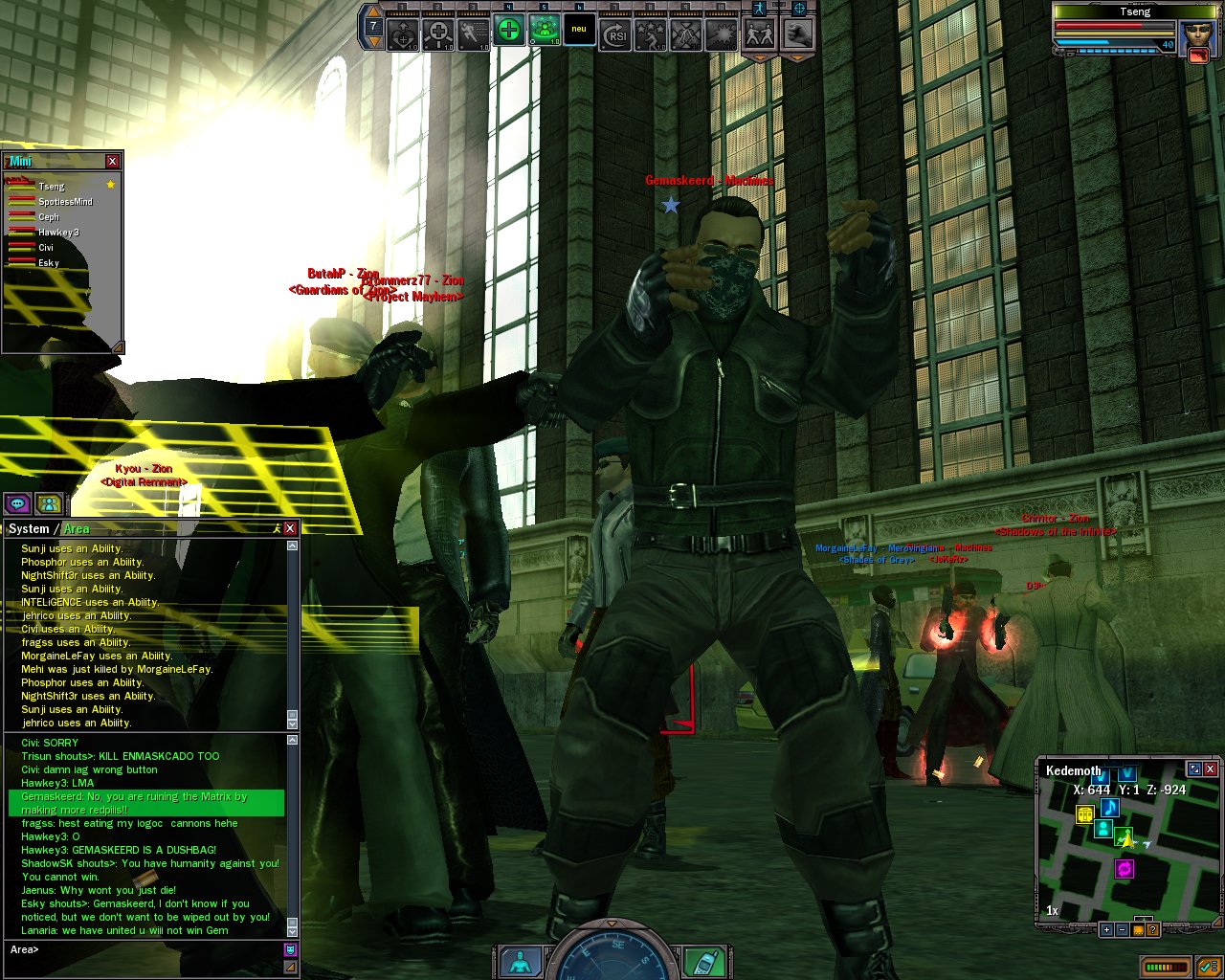
Task: Activate the heart-with-plus ability in slot 1
Action: click(x=403, y=33)
